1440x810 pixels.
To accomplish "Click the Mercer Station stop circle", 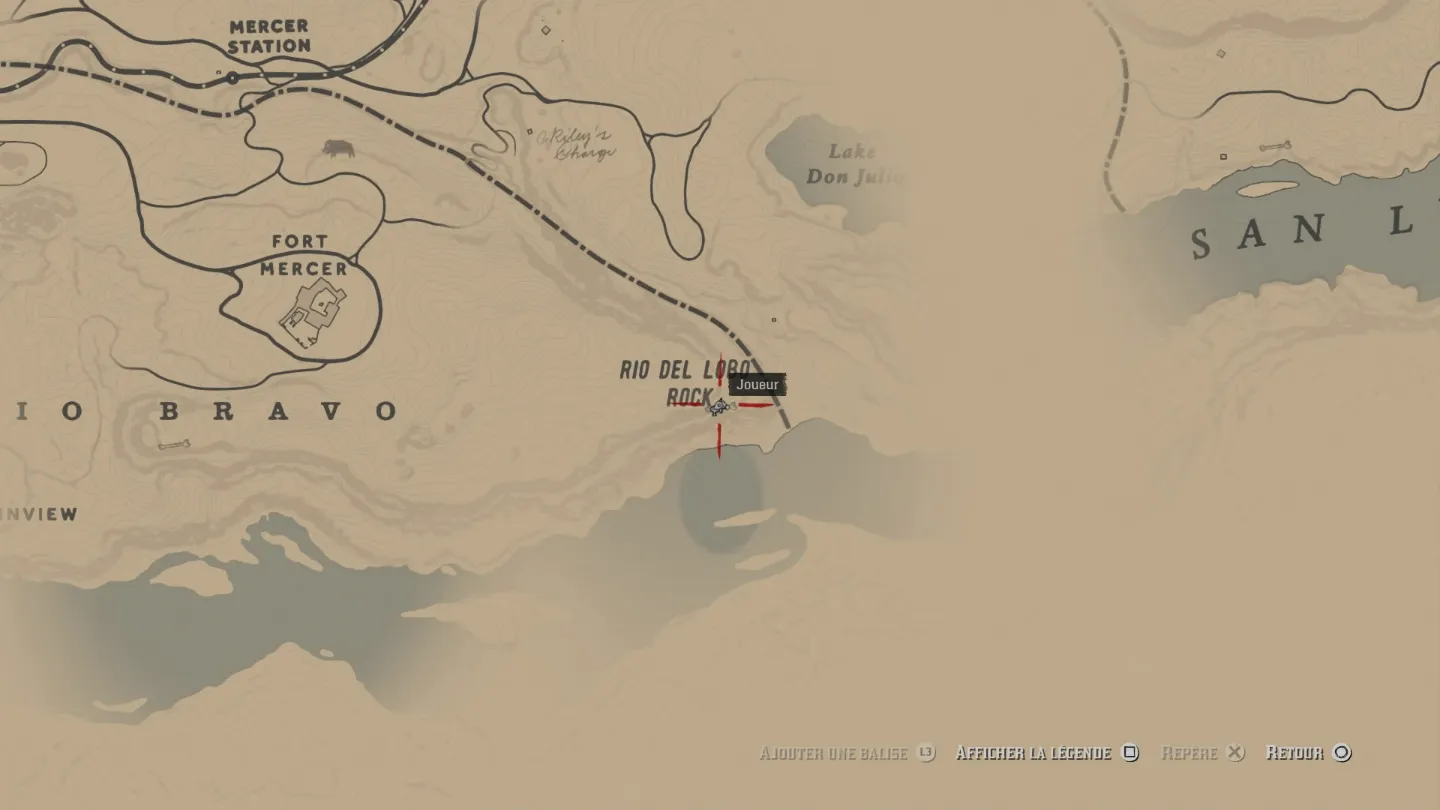I will click(x=232, y=77).
